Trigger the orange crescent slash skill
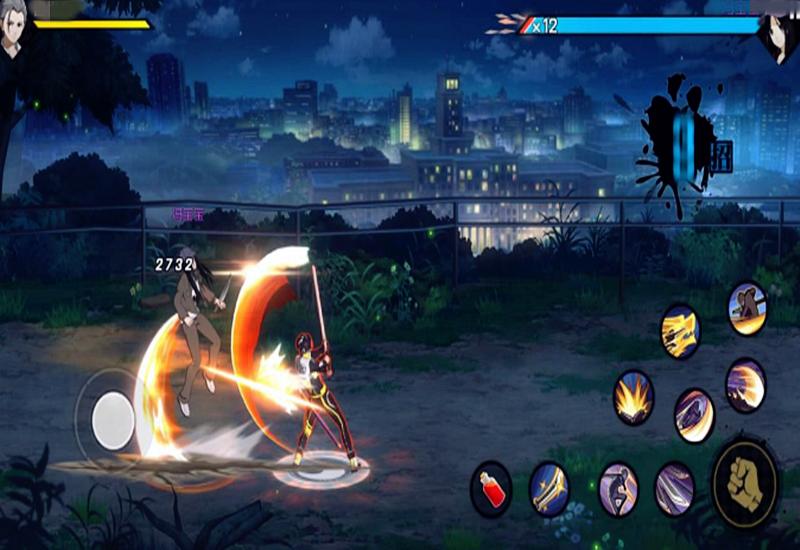Screen dimensions: 800x550 coord(746,385)
